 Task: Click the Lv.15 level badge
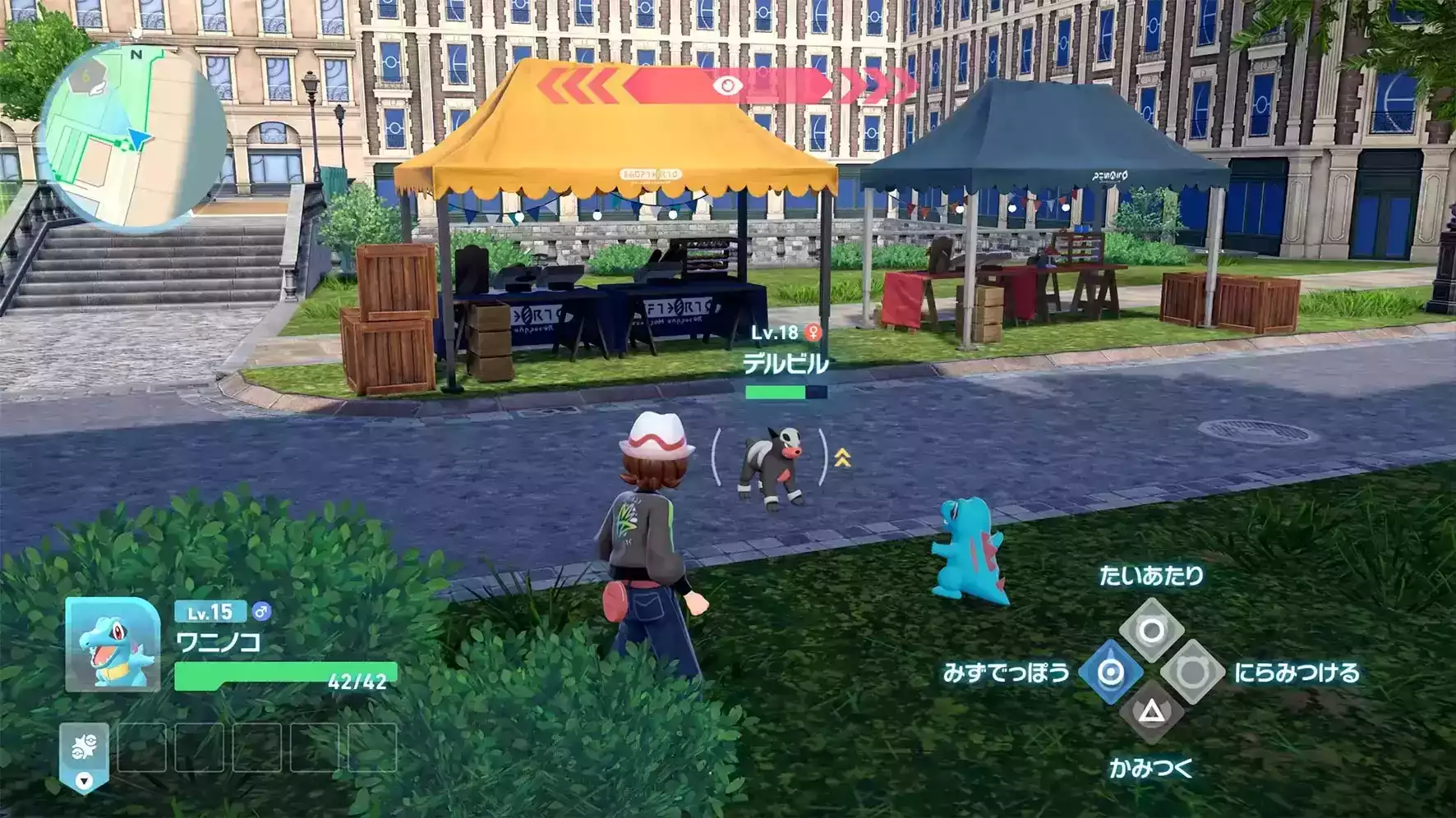[x=213, y=611]
